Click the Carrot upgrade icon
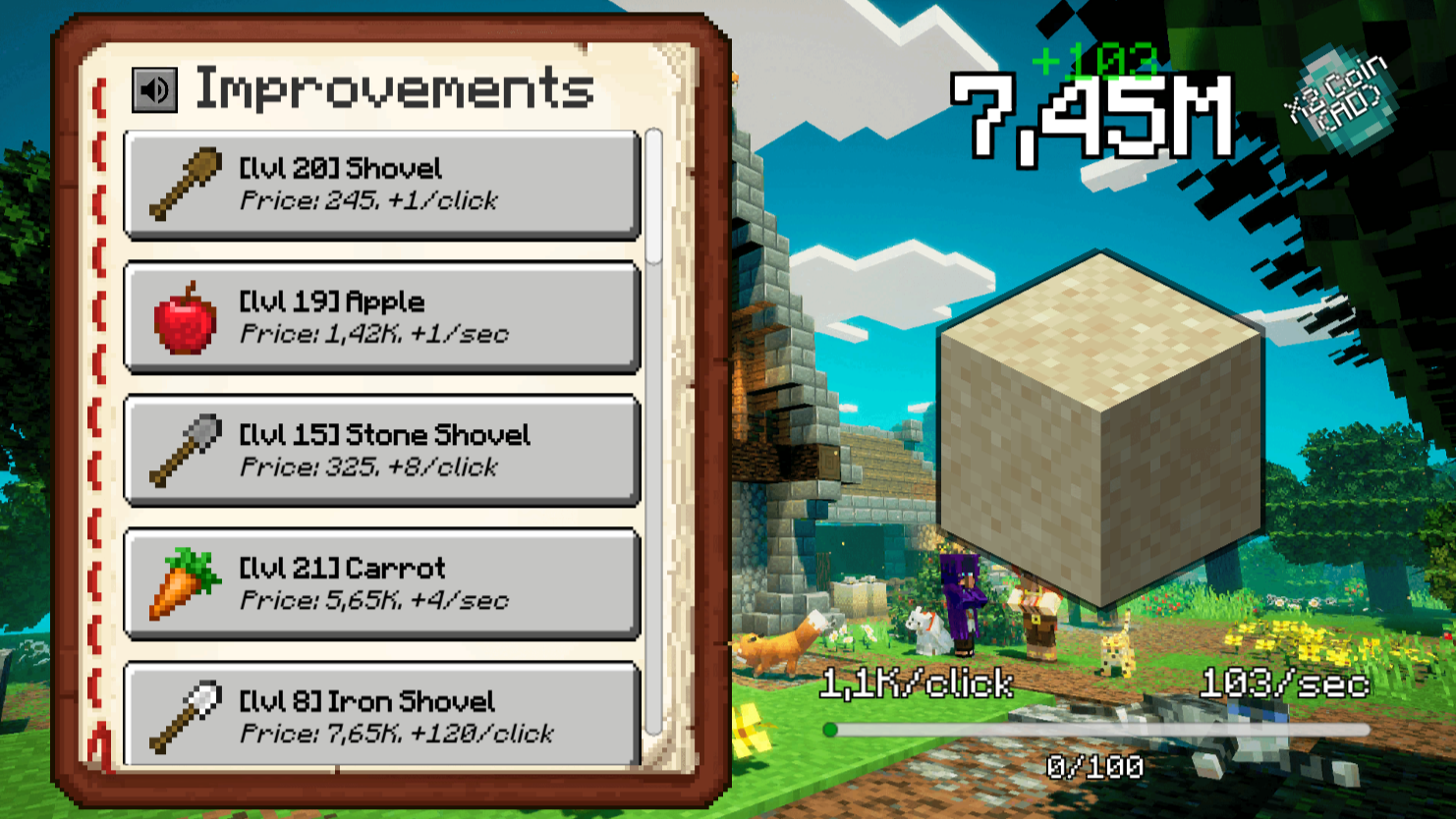The width and height of the screenshot is (1456, 819). 182,583
